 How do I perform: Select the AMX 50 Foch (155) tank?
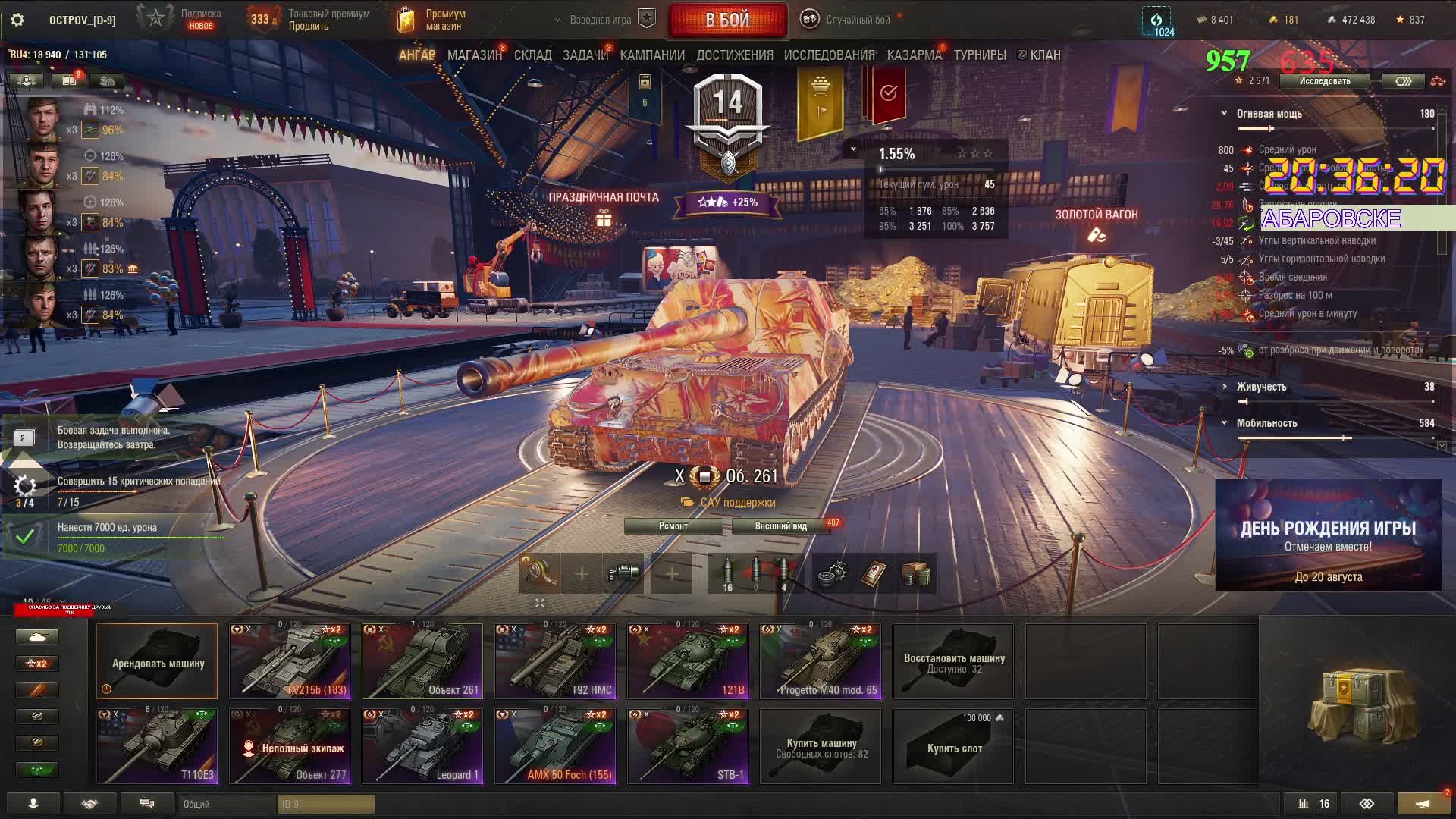click(x=555, y=746)
